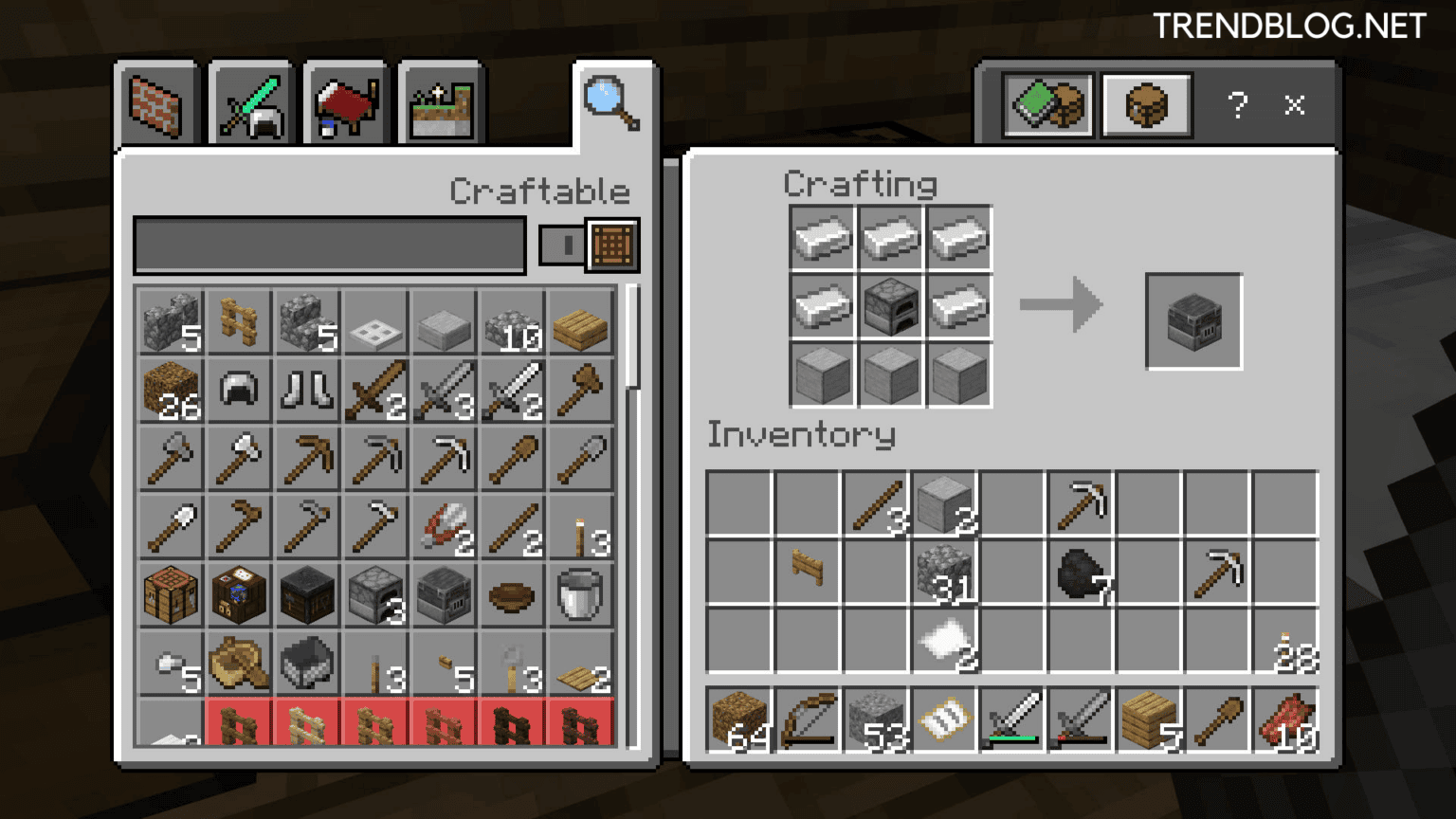Choose the red bed items tab
The height and width of the screenshot is (819, 1456).
click(346, 106)
